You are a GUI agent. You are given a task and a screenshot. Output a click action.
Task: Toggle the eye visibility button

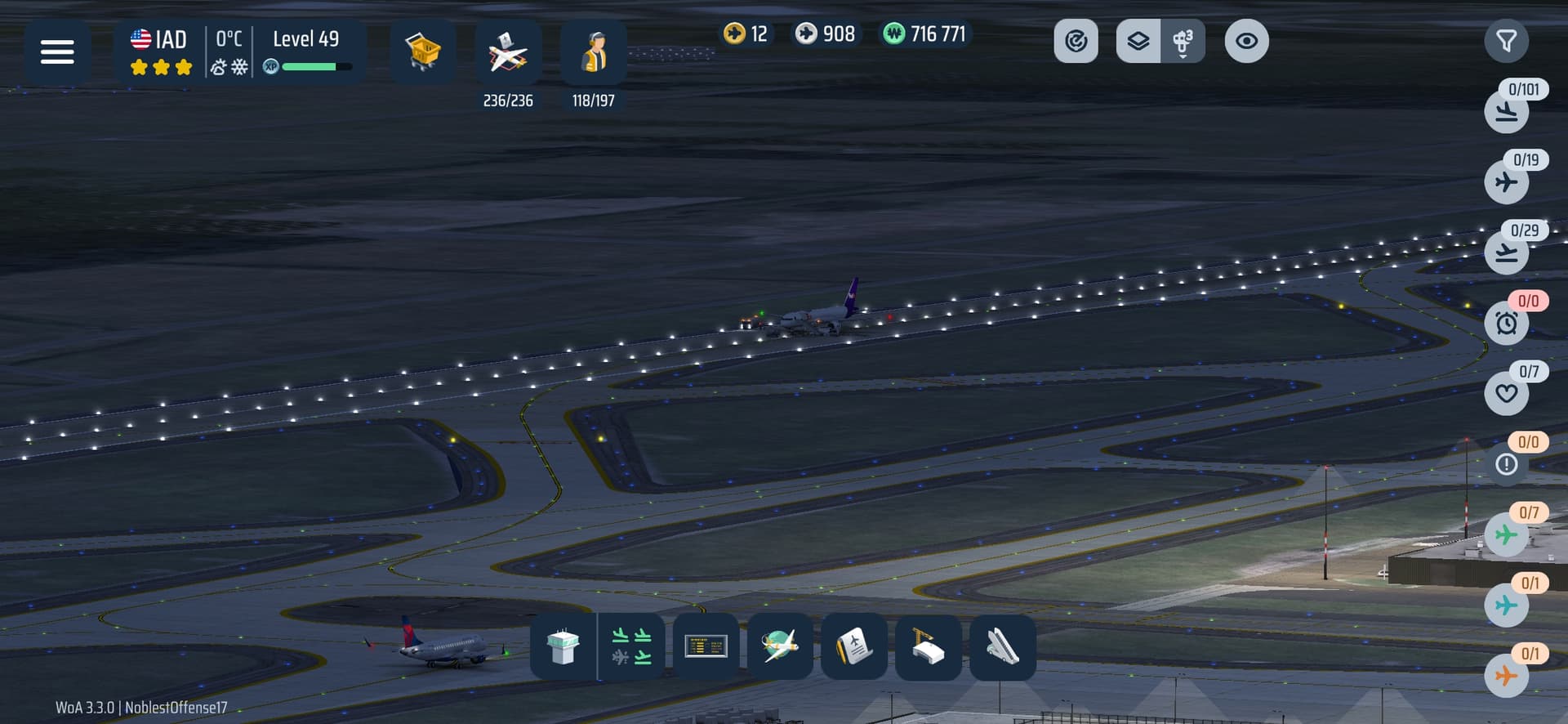pos(1246,41)
